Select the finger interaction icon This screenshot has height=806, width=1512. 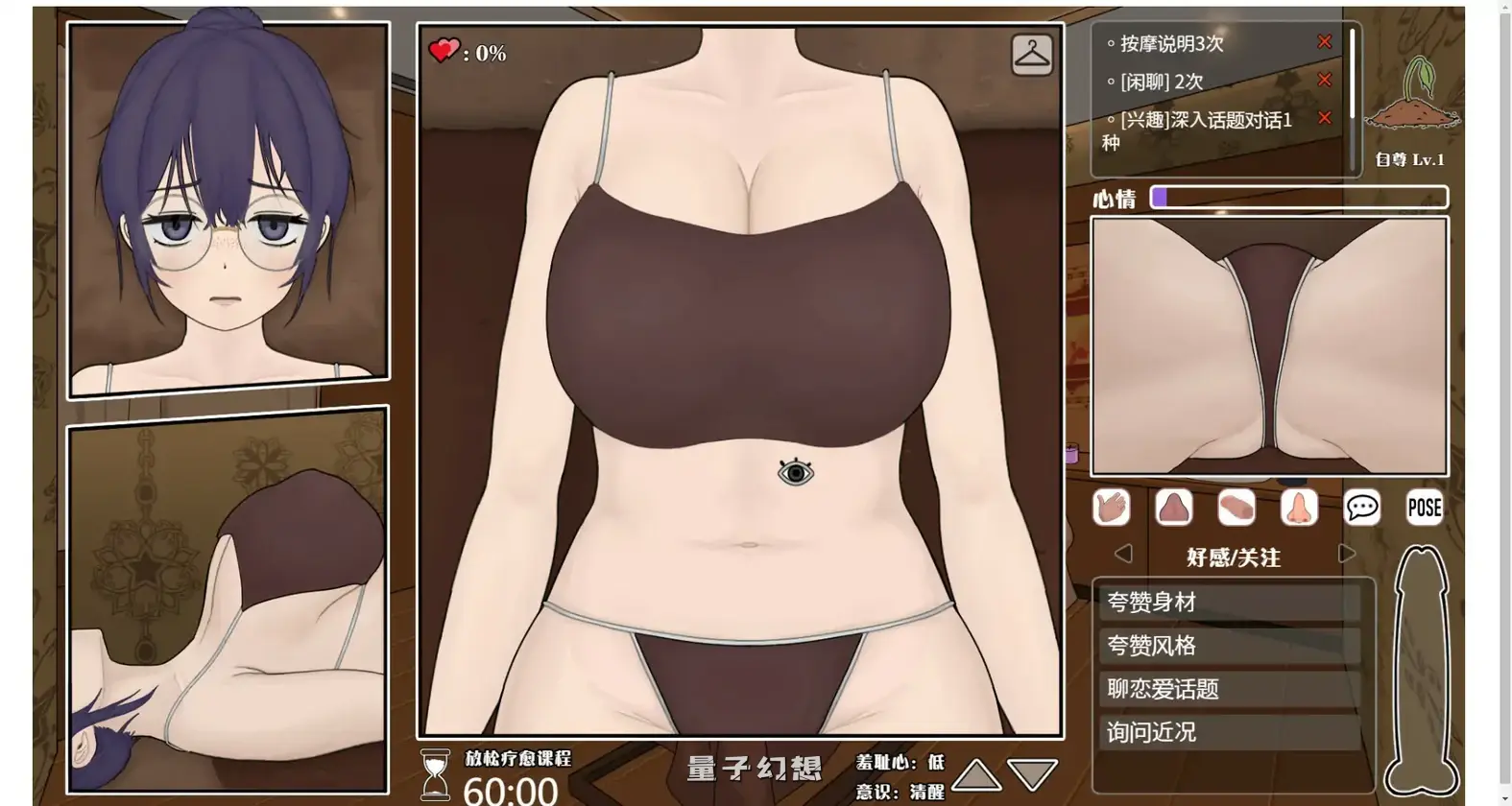1238,508
